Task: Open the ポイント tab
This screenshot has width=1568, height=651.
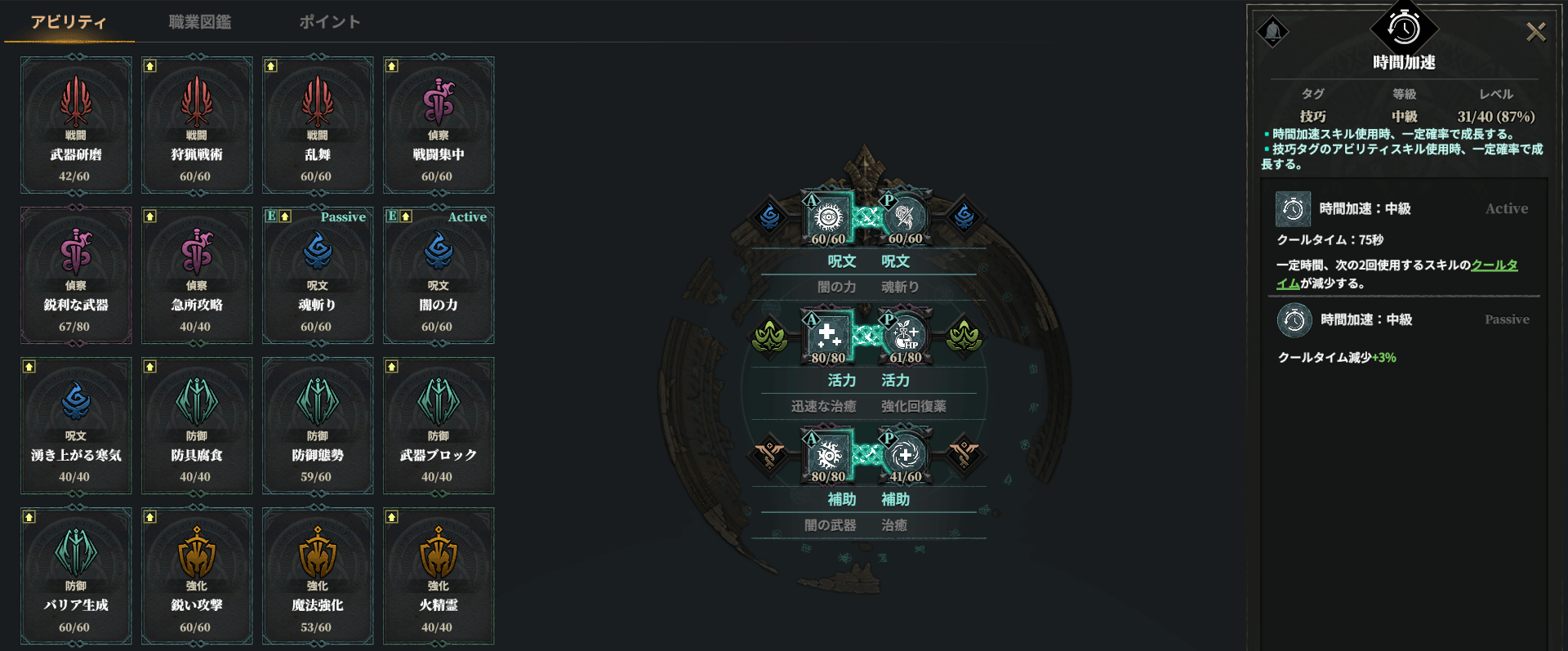Action: [x=329, y=22]
